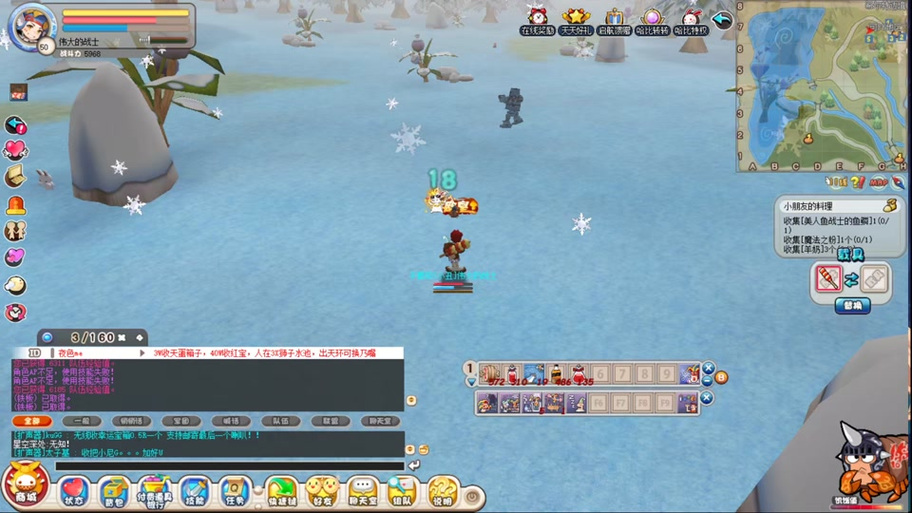Click the world minimap
Viewport: 912px width, 513px height.
click(x=822, y=85)
